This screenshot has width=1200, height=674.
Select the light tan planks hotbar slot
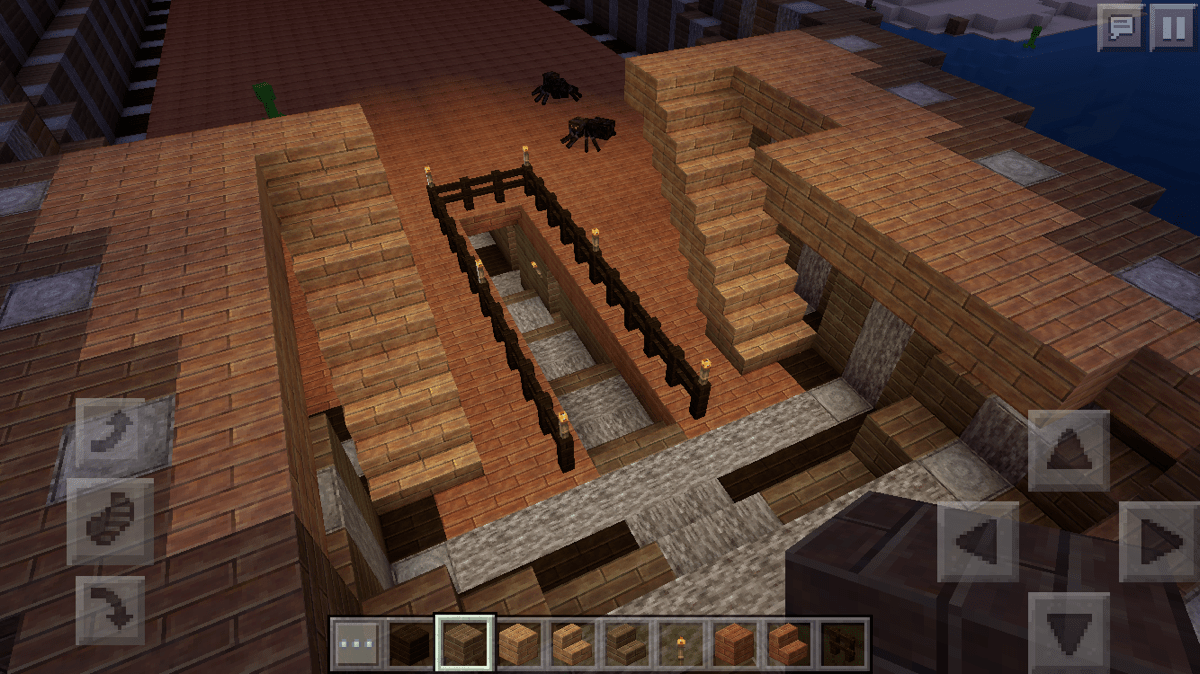pyautogui.click(x=517, y=644)
